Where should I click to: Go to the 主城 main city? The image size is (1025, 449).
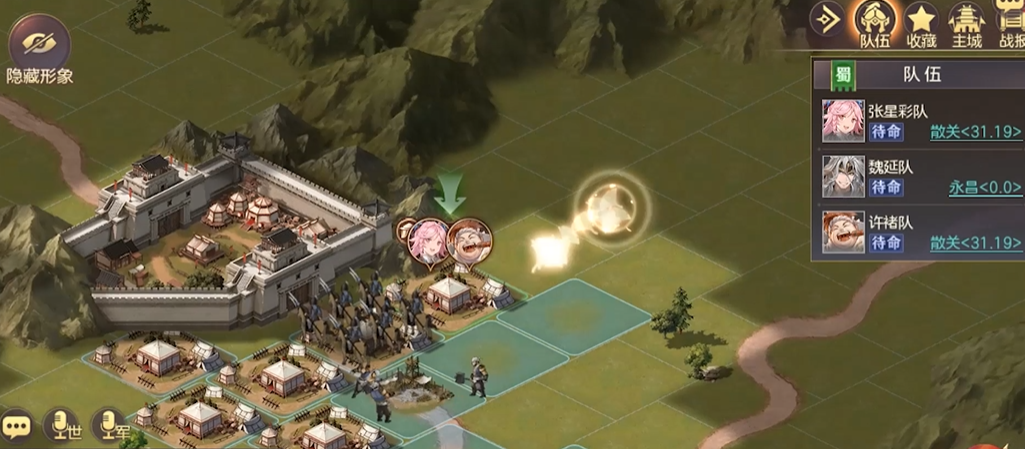click(x=966, y=24)
